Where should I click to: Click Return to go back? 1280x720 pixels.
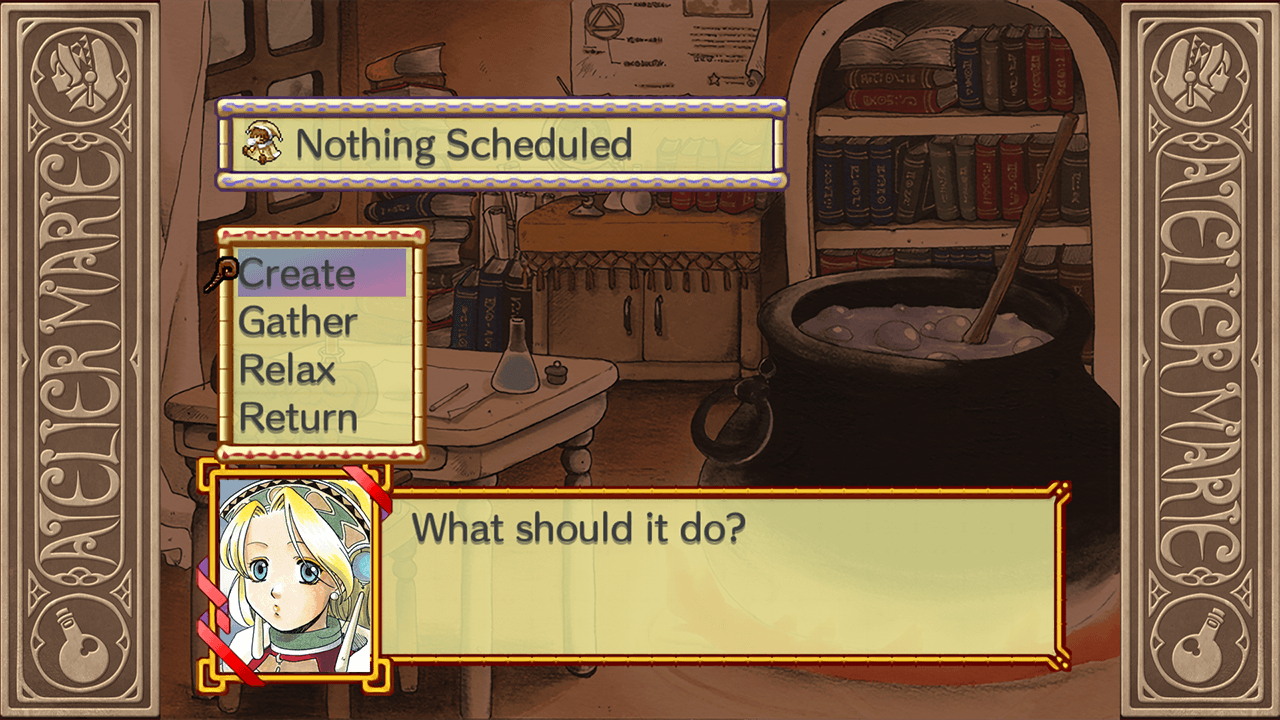click(x=298, y=417)
